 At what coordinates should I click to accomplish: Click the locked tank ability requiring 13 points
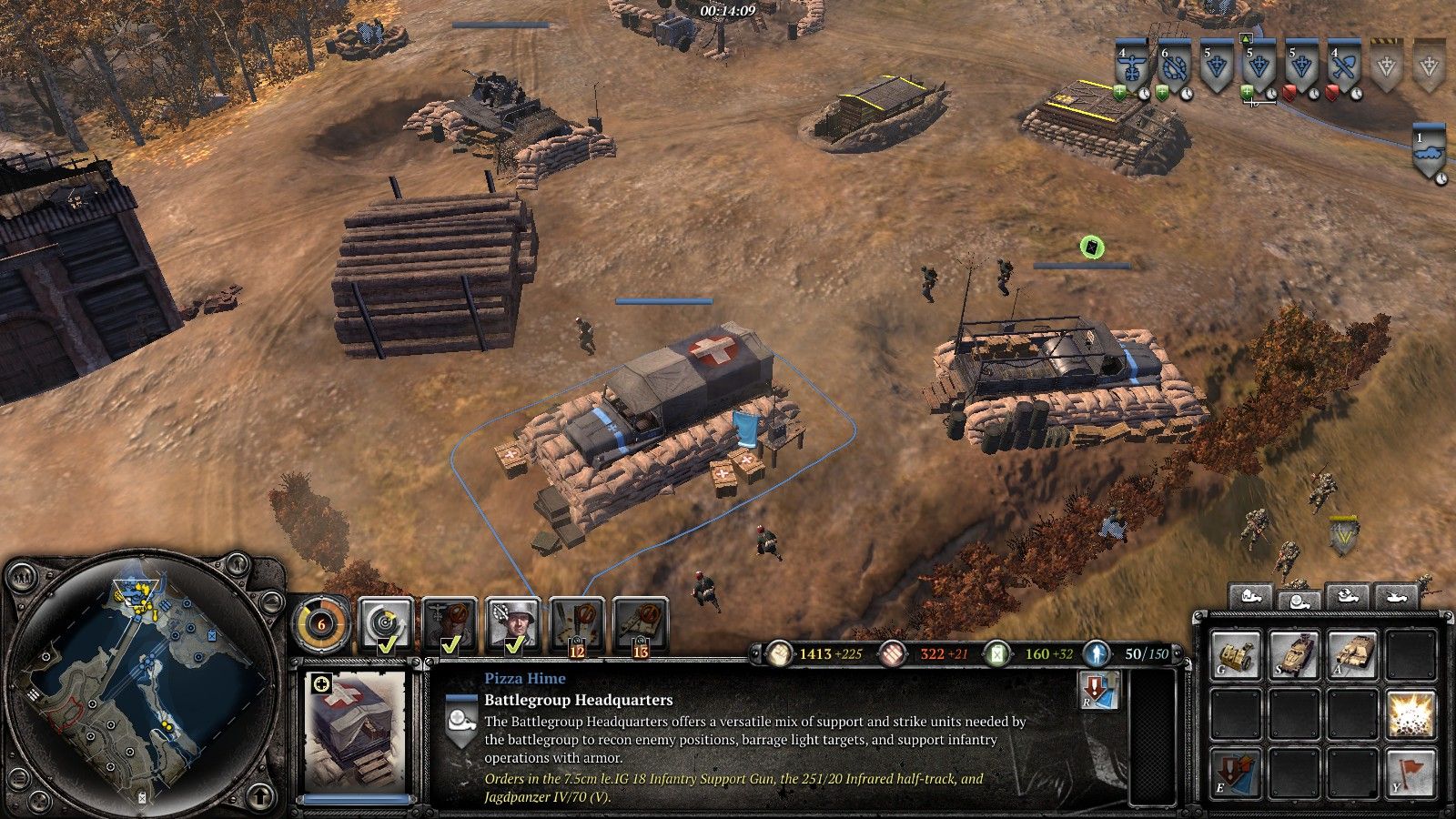coord(641,624)
